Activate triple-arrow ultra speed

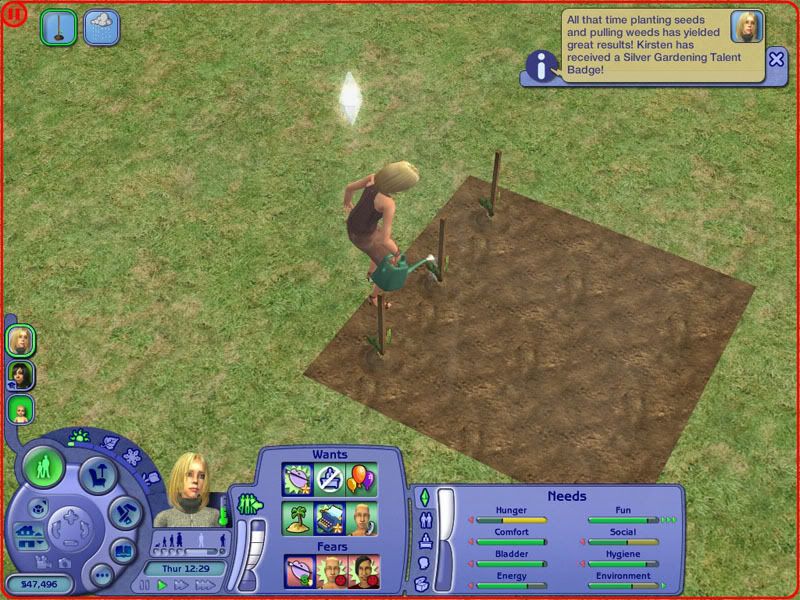[x=204, y=584]
